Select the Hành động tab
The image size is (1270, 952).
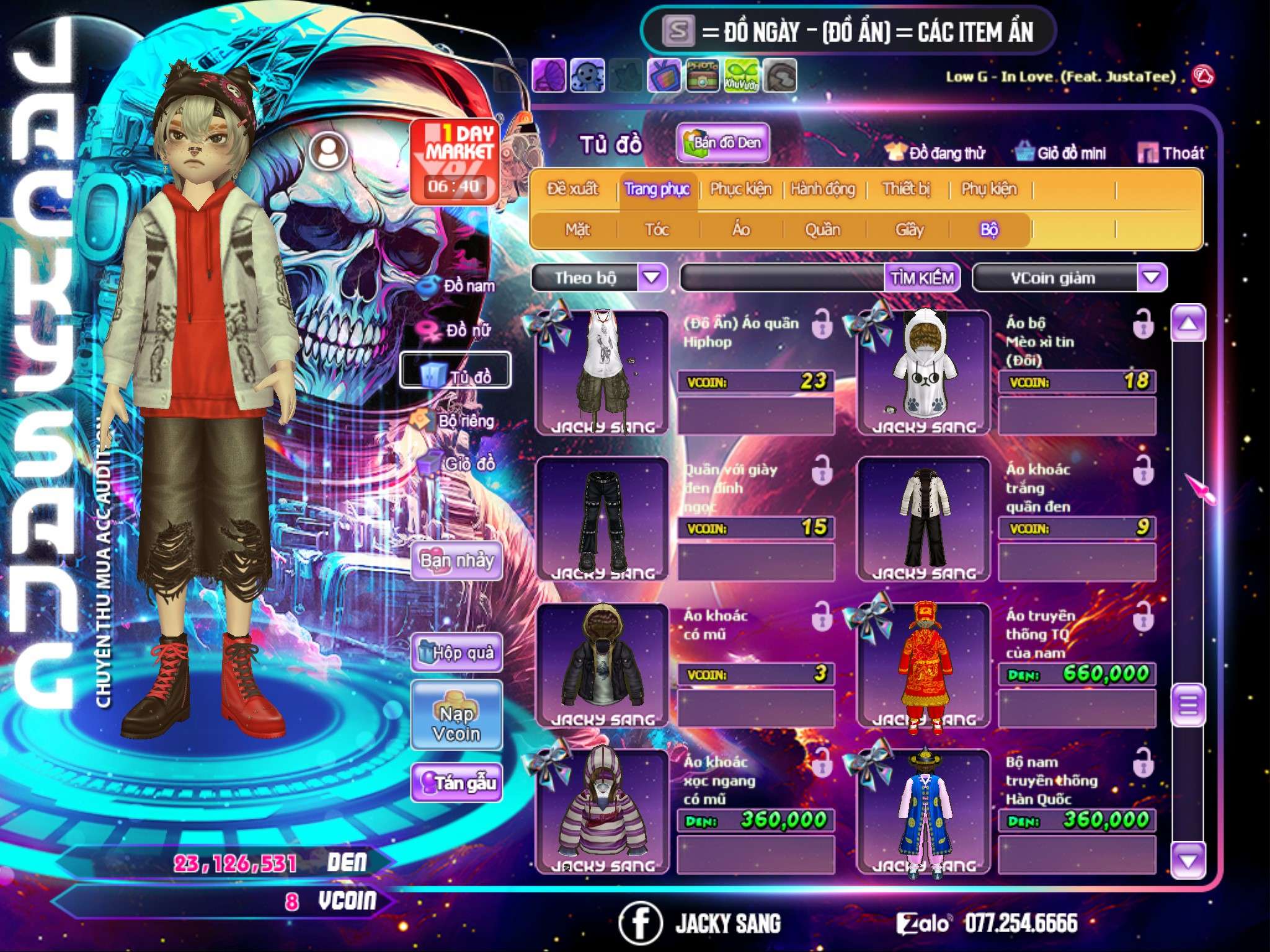[x=822, y=188]
